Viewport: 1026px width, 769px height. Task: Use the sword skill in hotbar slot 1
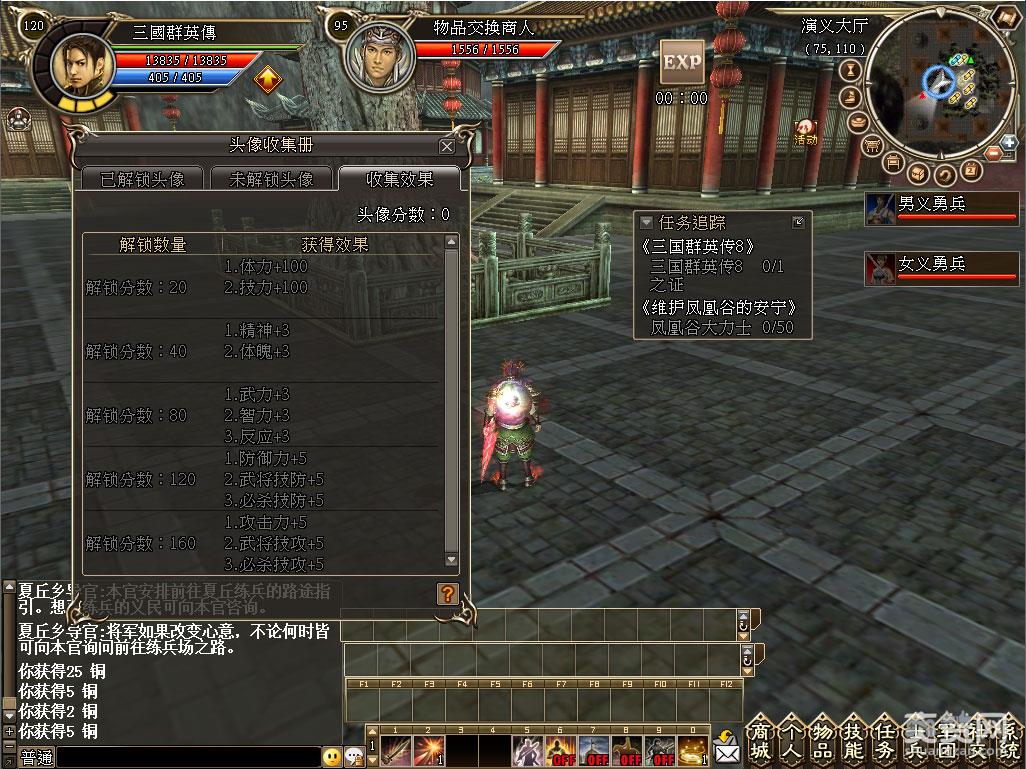click(x=396, y=750)
